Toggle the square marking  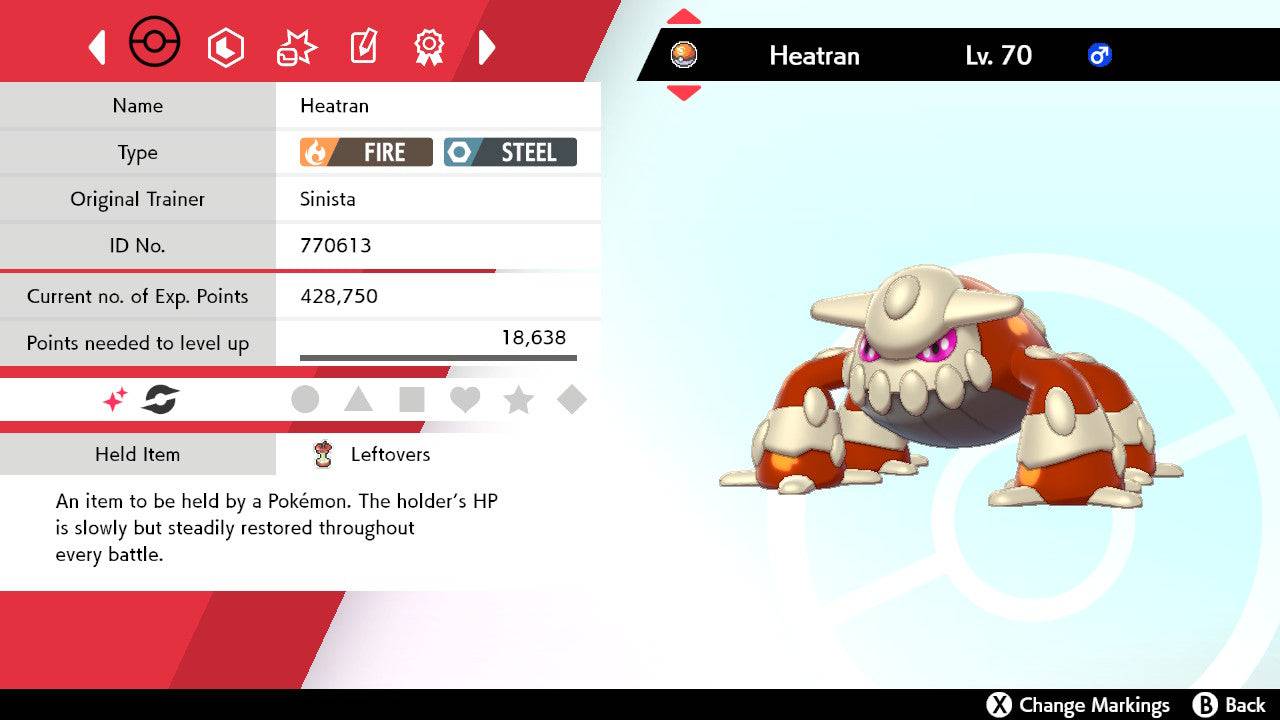(x=412, y=400)
